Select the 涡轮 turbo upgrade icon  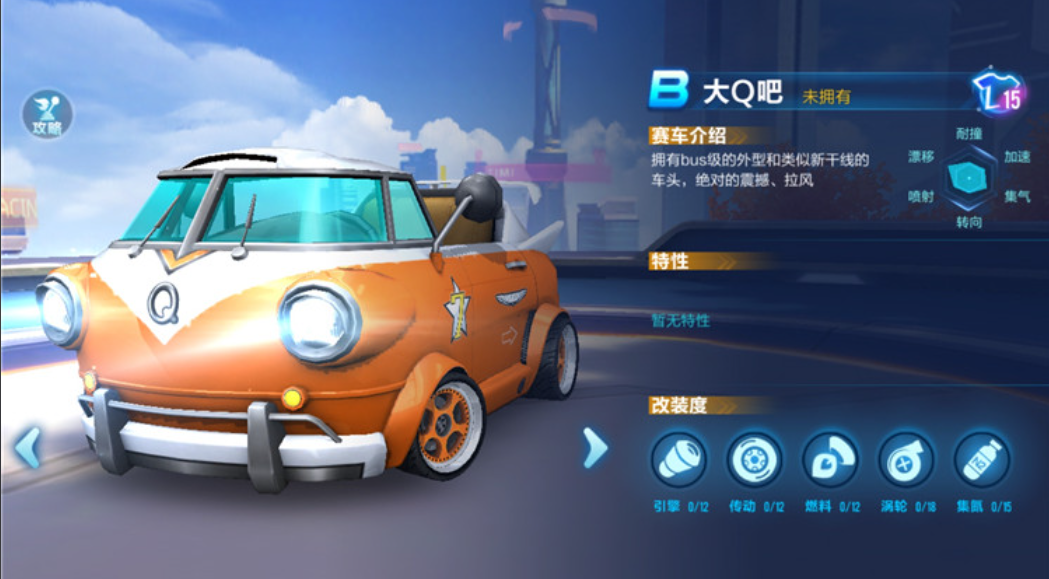click(x=906, y=461)
